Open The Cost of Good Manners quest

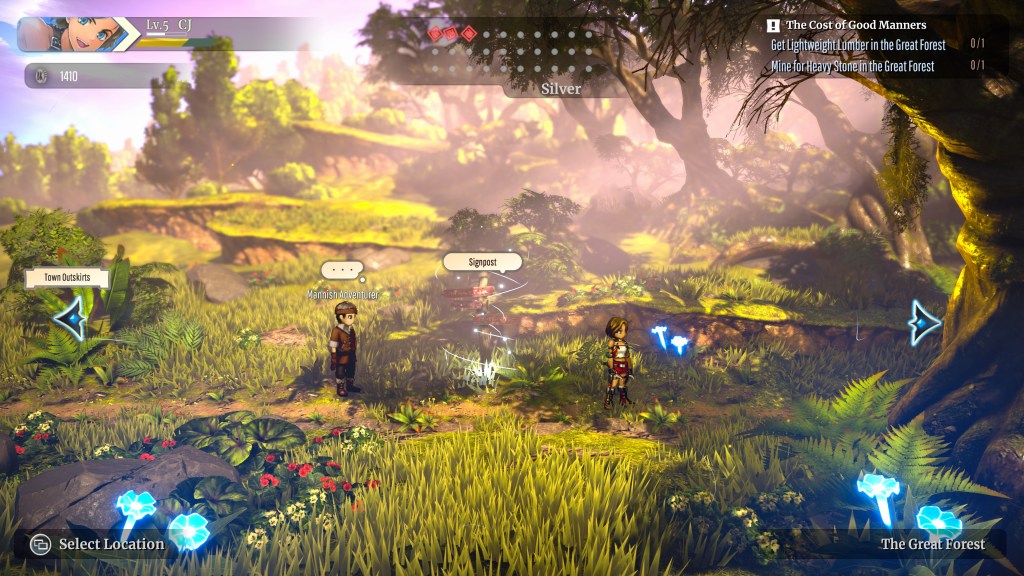pos(855,25)
